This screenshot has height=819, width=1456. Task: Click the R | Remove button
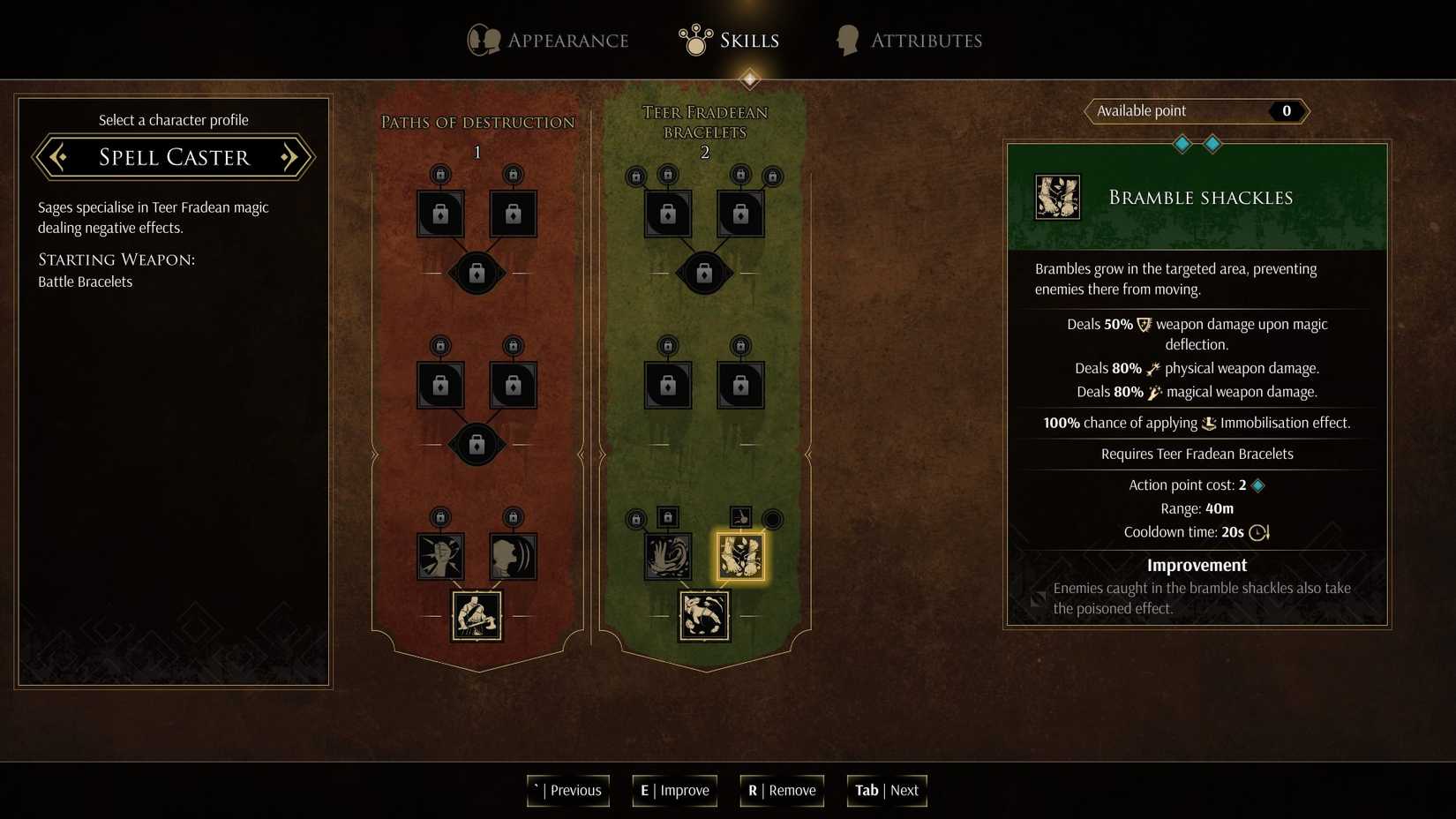(781, 791)
